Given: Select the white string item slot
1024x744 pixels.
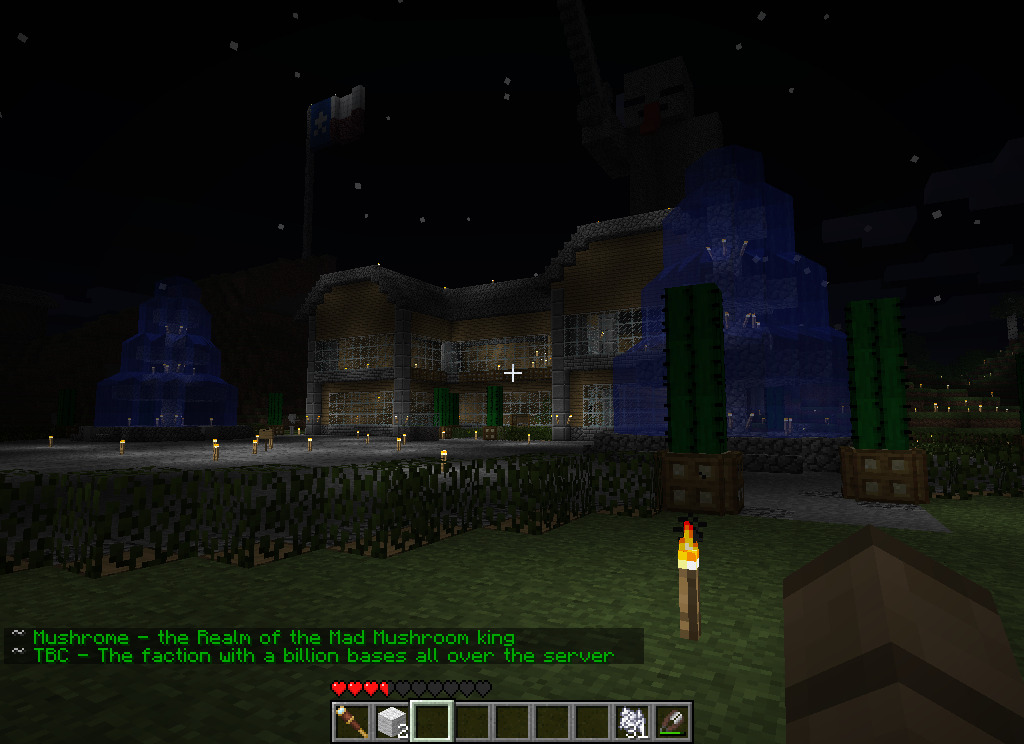Looking at the screenshot, I should [632, 721].
